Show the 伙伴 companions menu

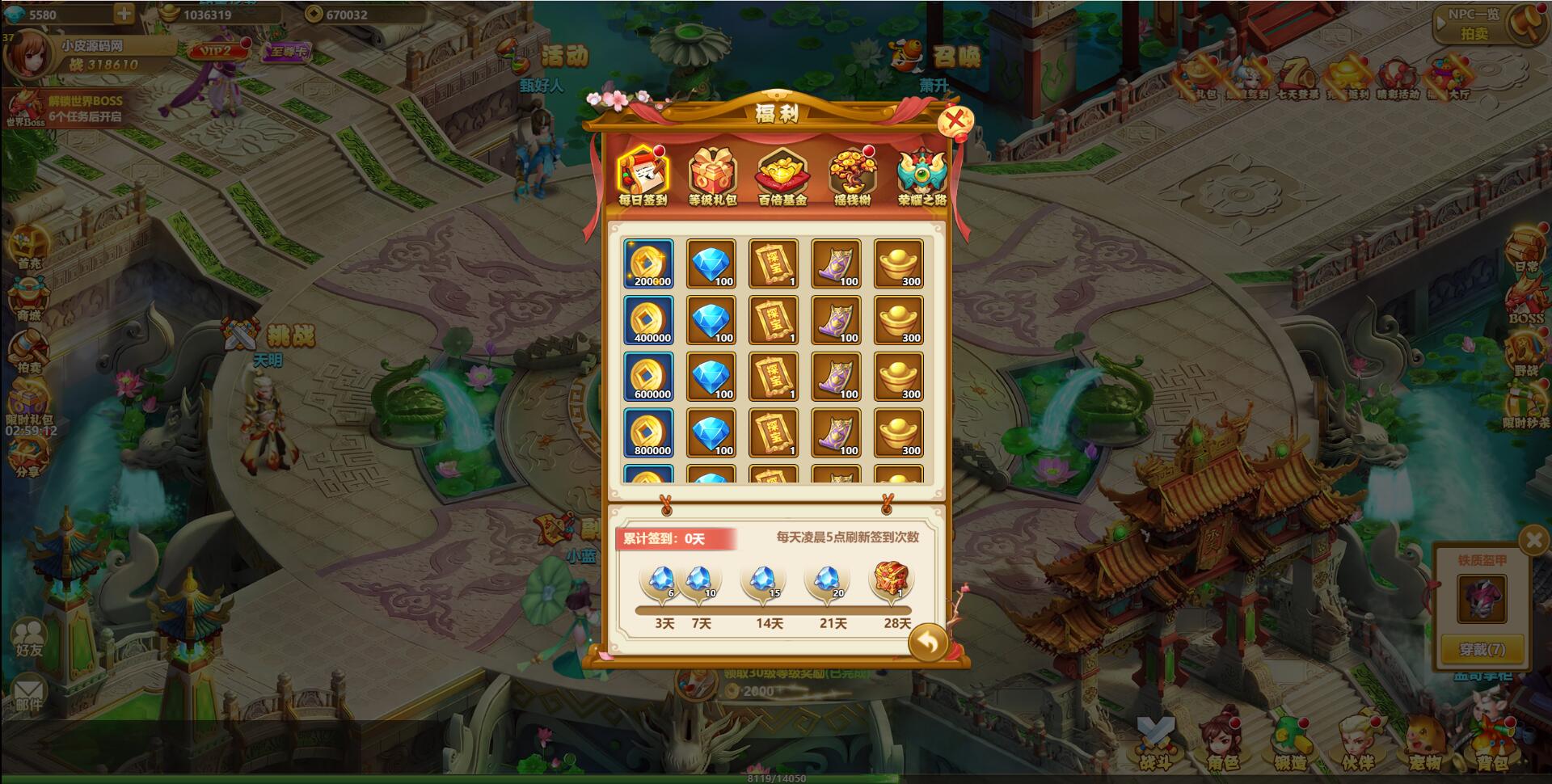1357,744
